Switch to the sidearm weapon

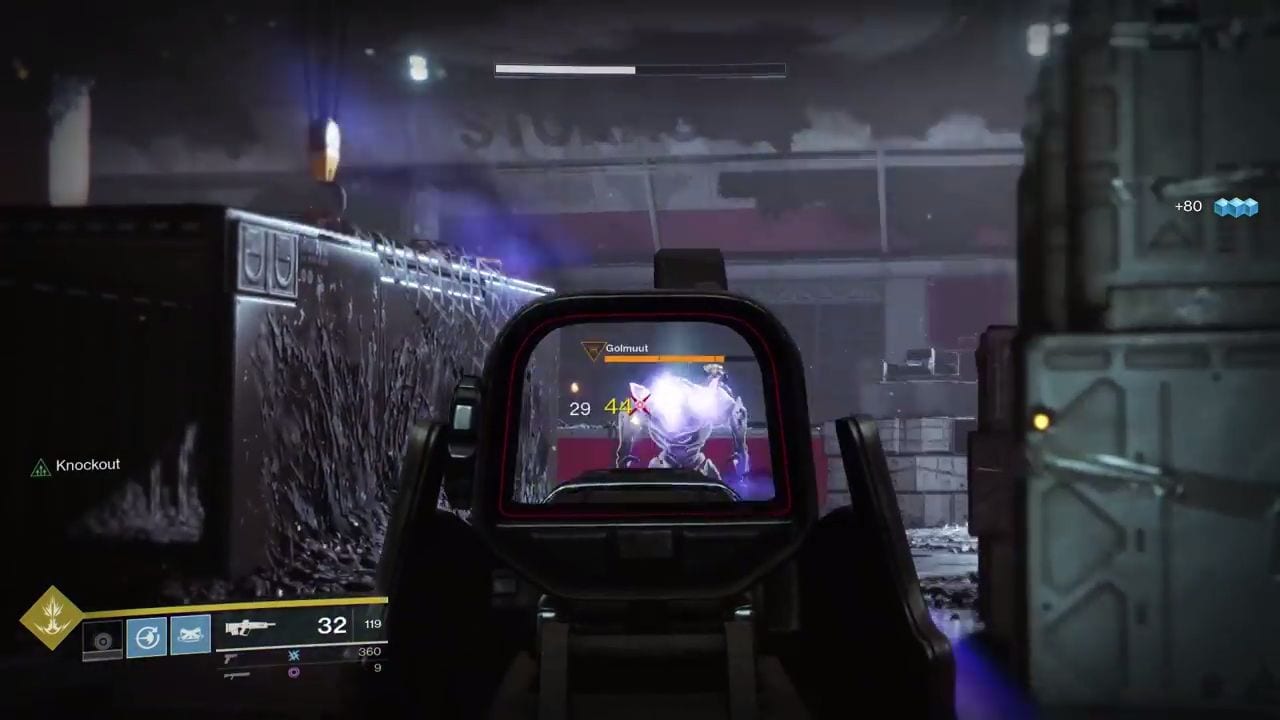pyautogui.click(x=230, y=658)
